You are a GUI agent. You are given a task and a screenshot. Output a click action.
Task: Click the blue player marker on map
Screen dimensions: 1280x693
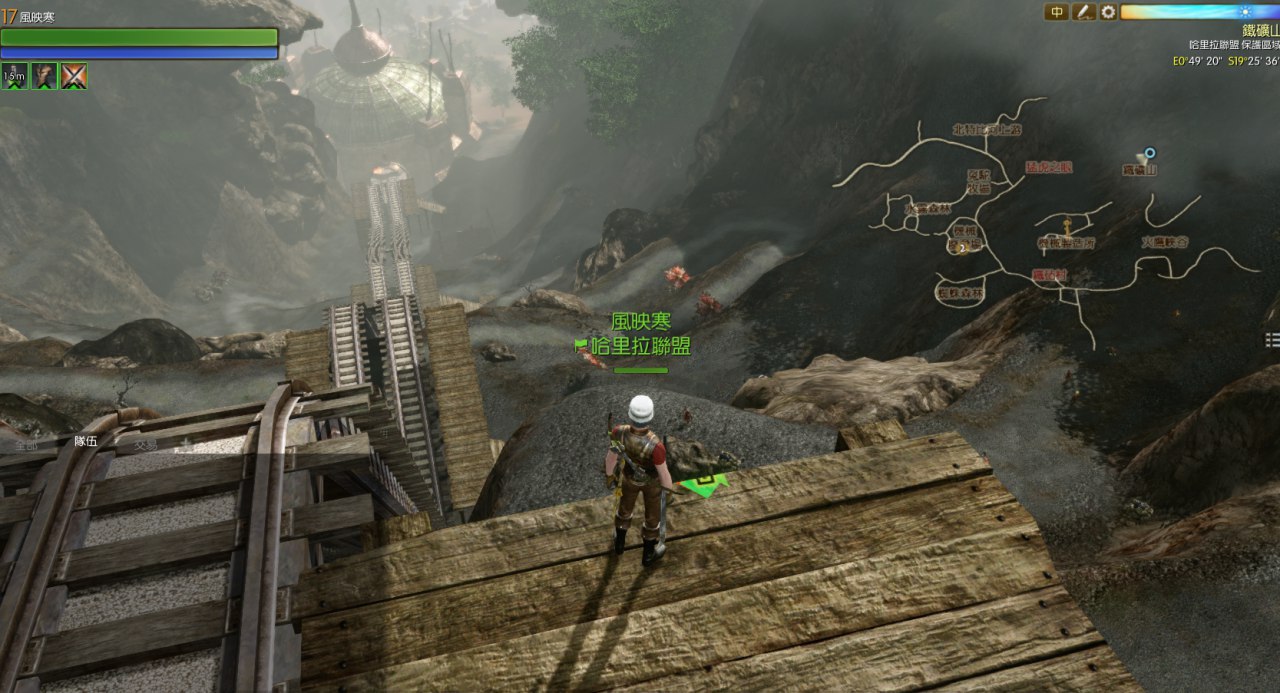(1150, 153)
